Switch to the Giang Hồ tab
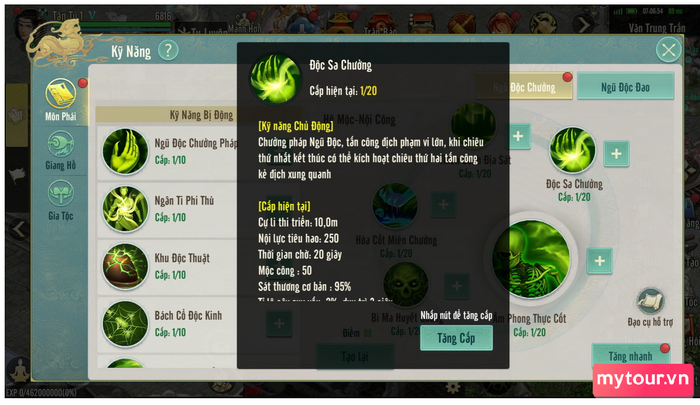The image size is (700, 405). (60, 148)
